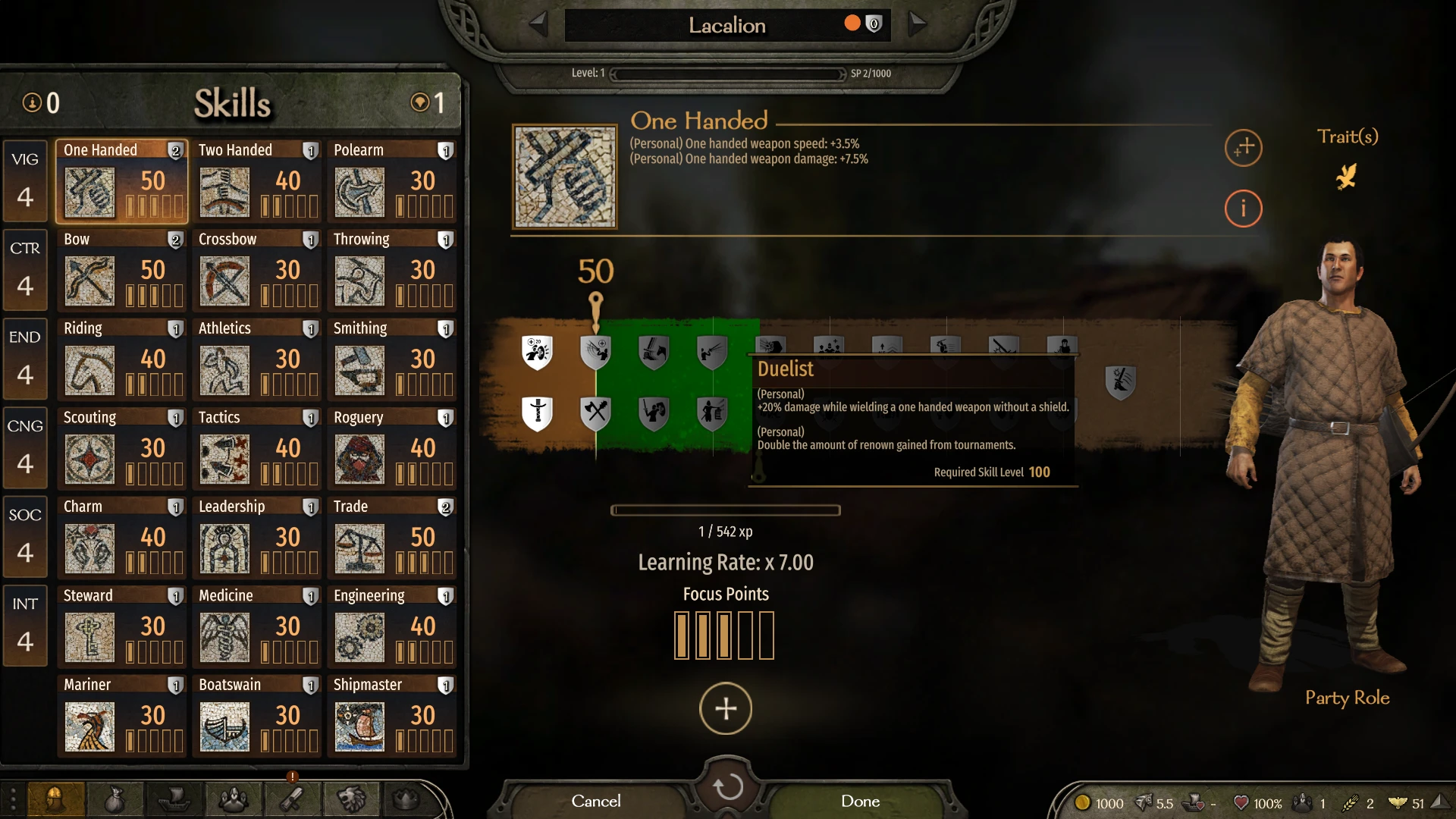Open the quests scroll icon
The width and height of the screenshot is (1456, 819).
[x=292, y=799]
